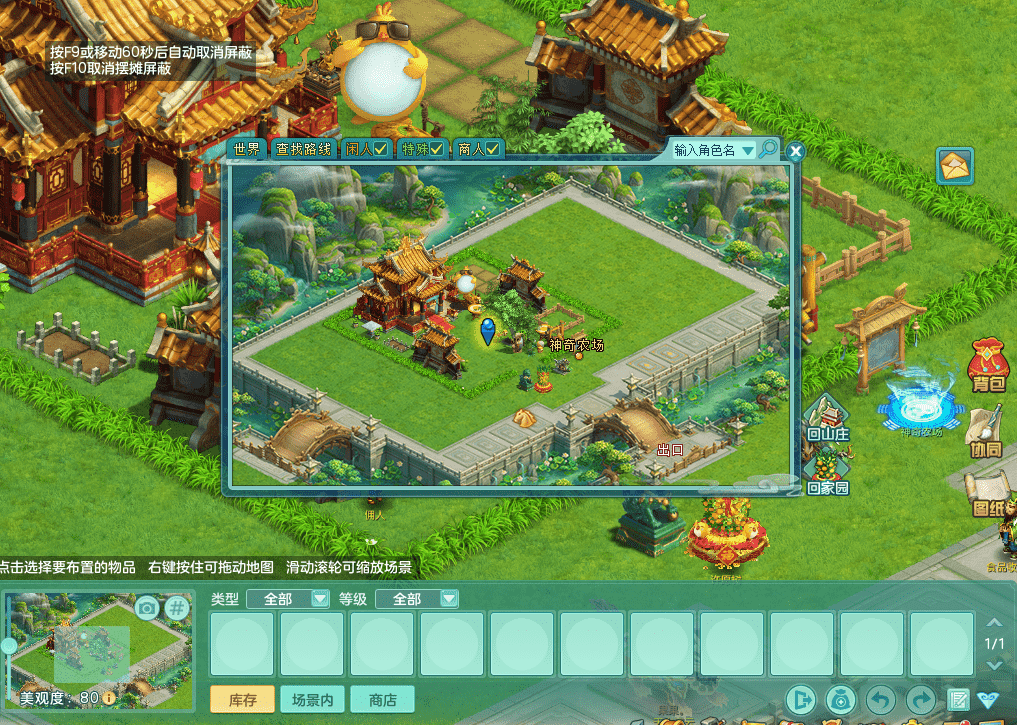Open the 协同 collaboration icon
The height and width of the screenshot is (725, 1017).
tap(986, 434)
